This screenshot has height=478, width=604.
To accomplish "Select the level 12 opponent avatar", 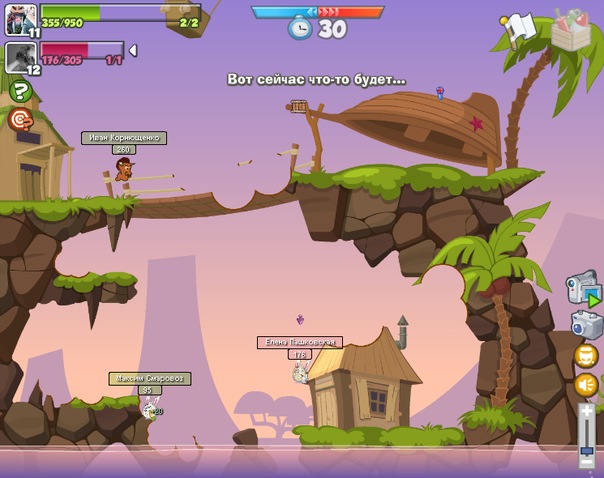I will (x=21, y=56).
